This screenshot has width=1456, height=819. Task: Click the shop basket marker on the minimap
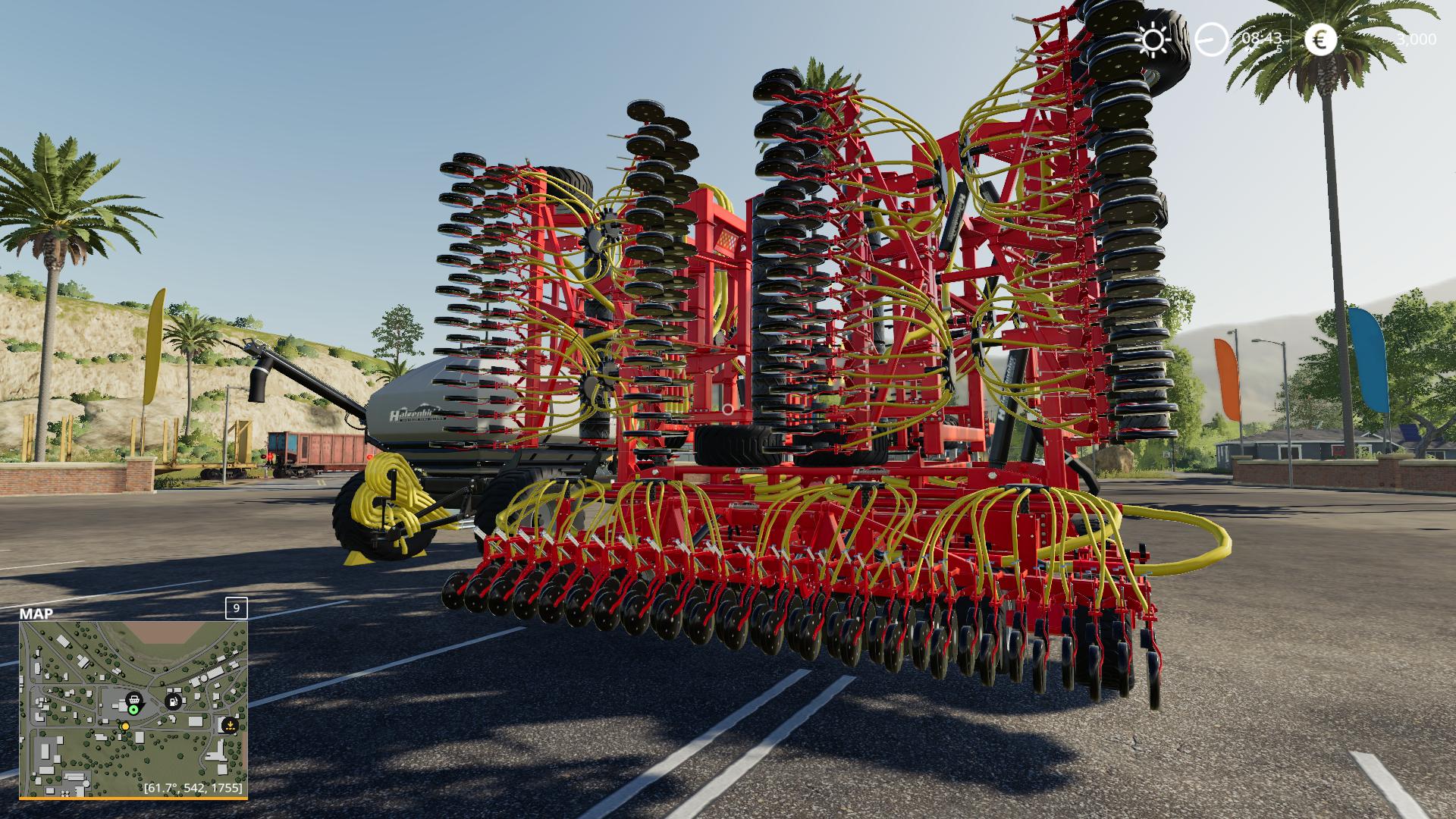click(x=133, y=698)
